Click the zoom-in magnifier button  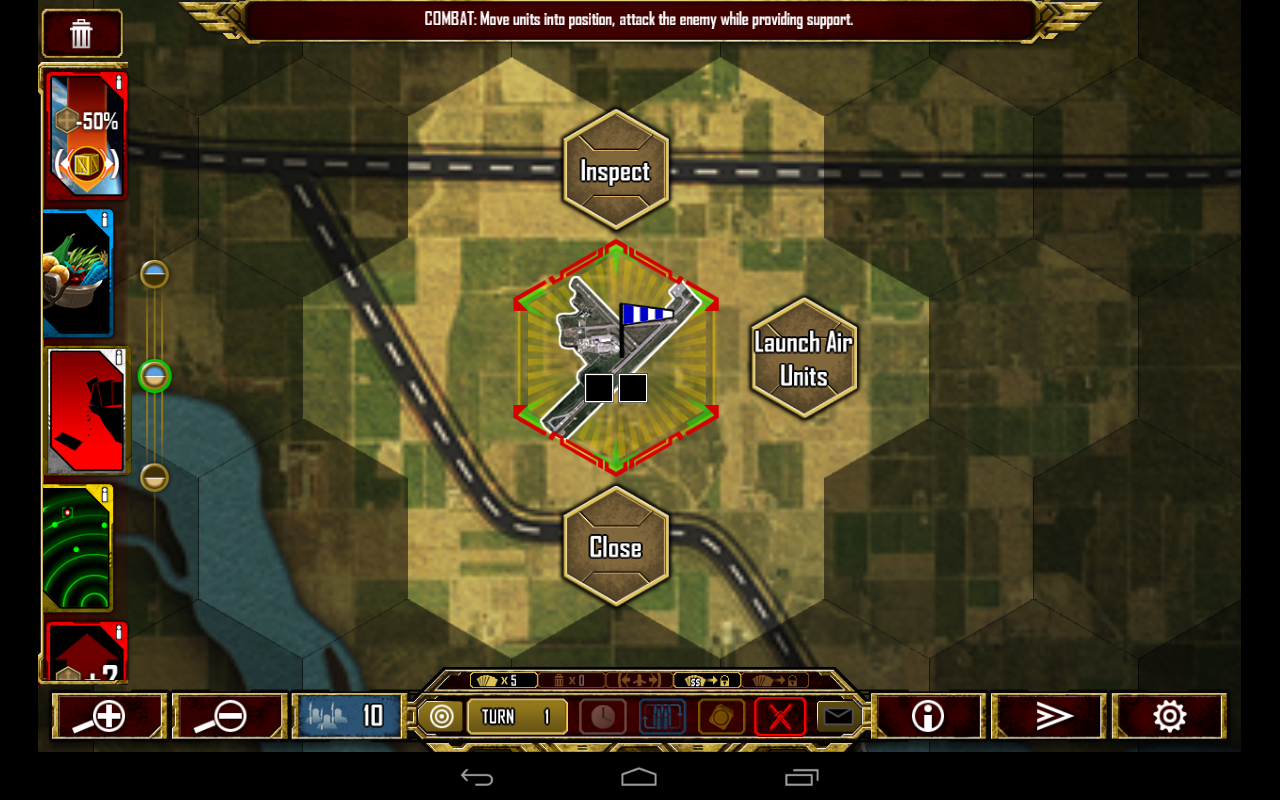tap(109, 715)
